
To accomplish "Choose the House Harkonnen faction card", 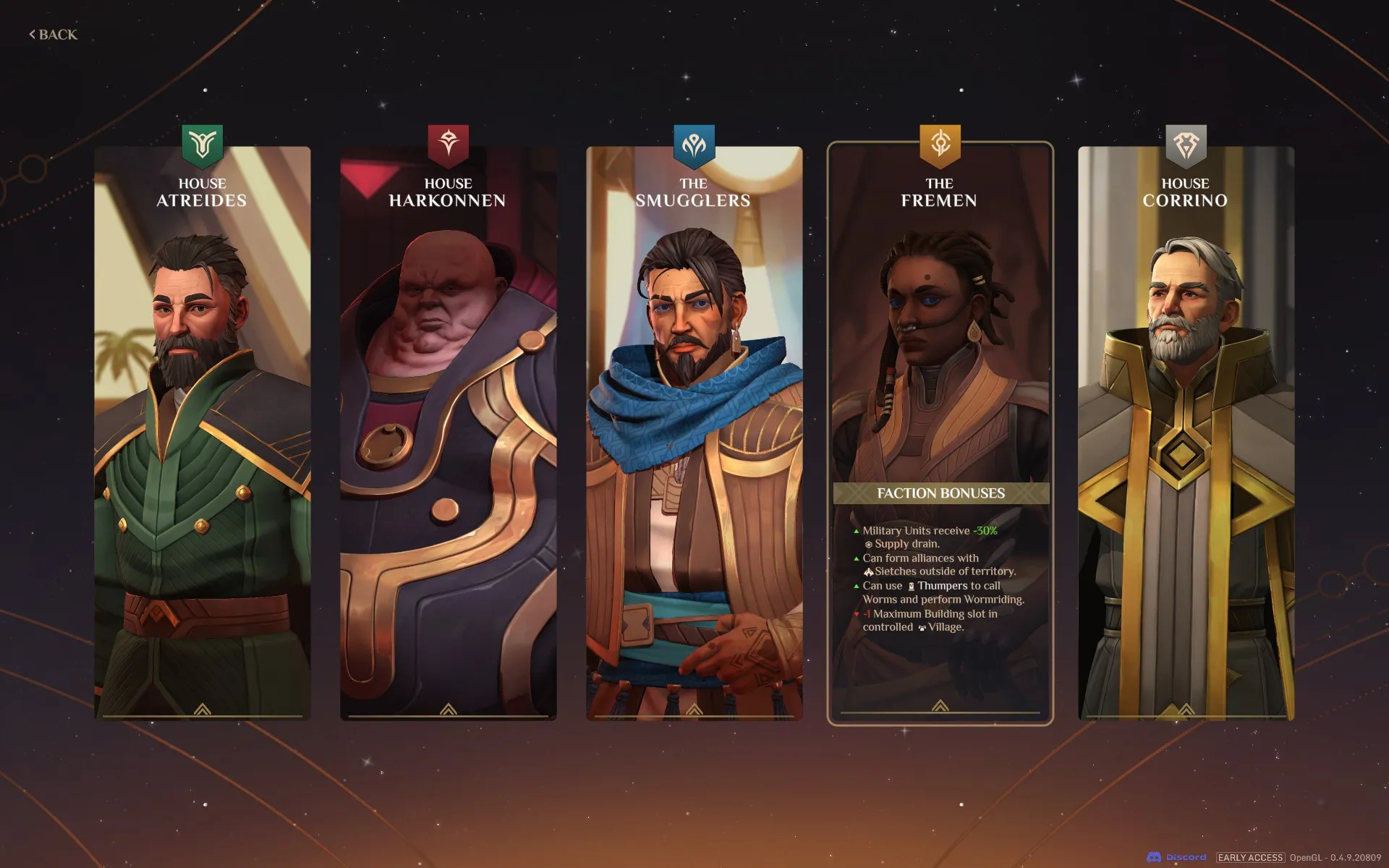I will pos(449,434).
